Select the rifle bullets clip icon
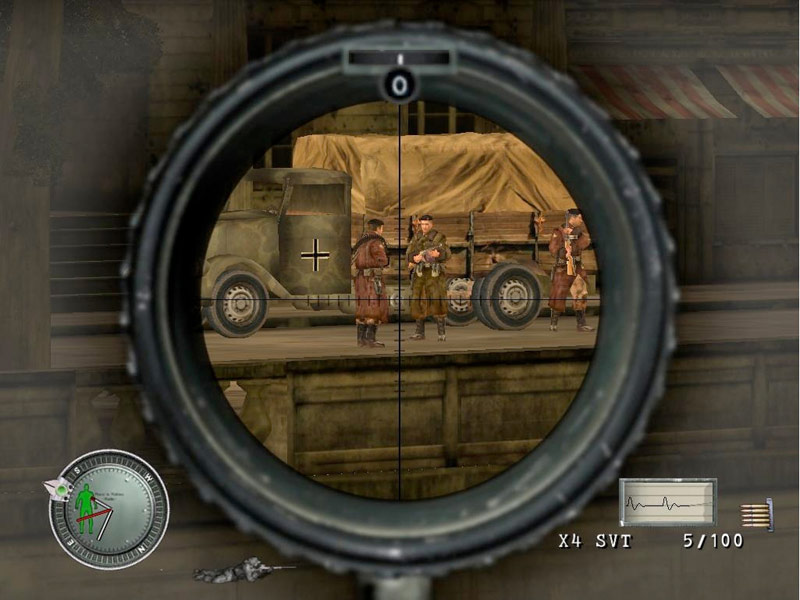800x600 pixels. 756,513
